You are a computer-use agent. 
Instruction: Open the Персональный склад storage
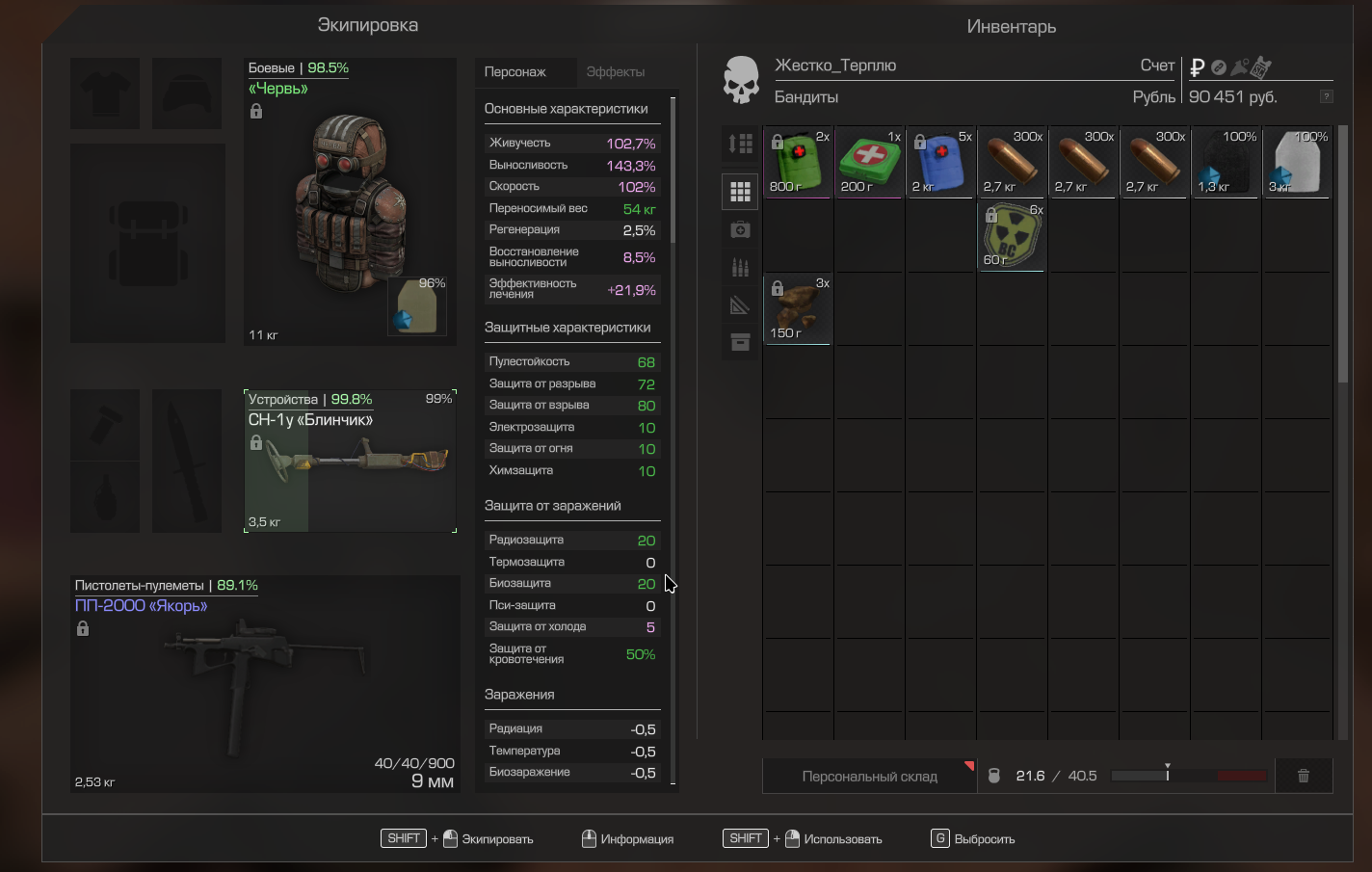click(x=869, y=776)
